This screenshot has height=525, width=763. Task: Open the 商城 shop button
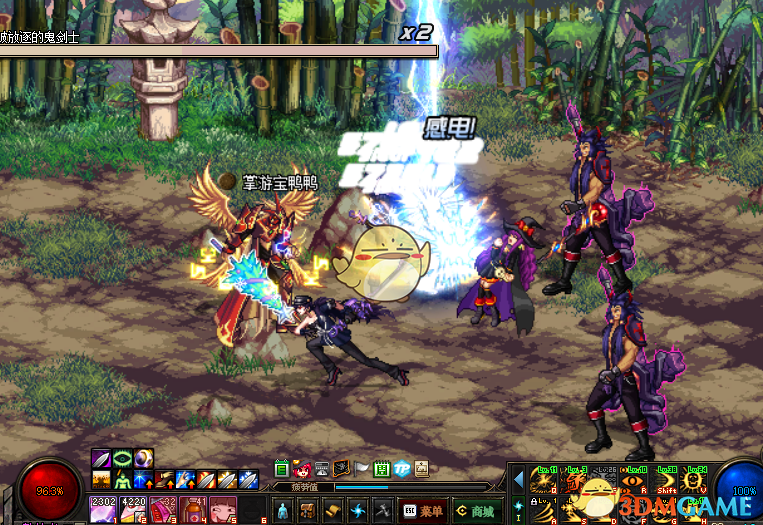(475, 511)
